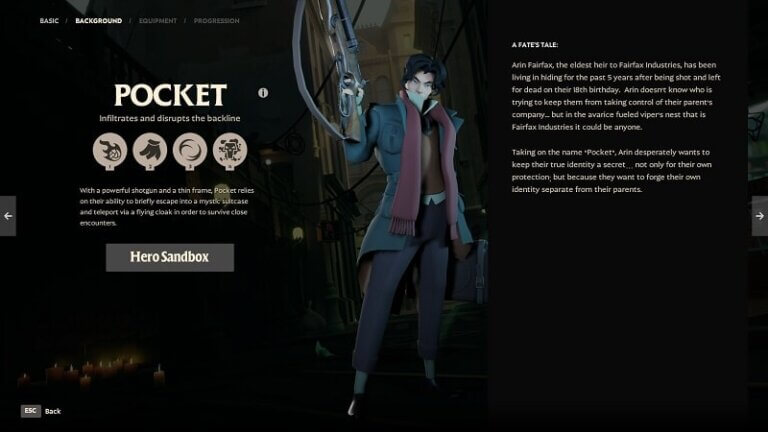The width and height of the screenshot is (768, 432).
Task: Go back using the Back button
Action: click(41, 411)
